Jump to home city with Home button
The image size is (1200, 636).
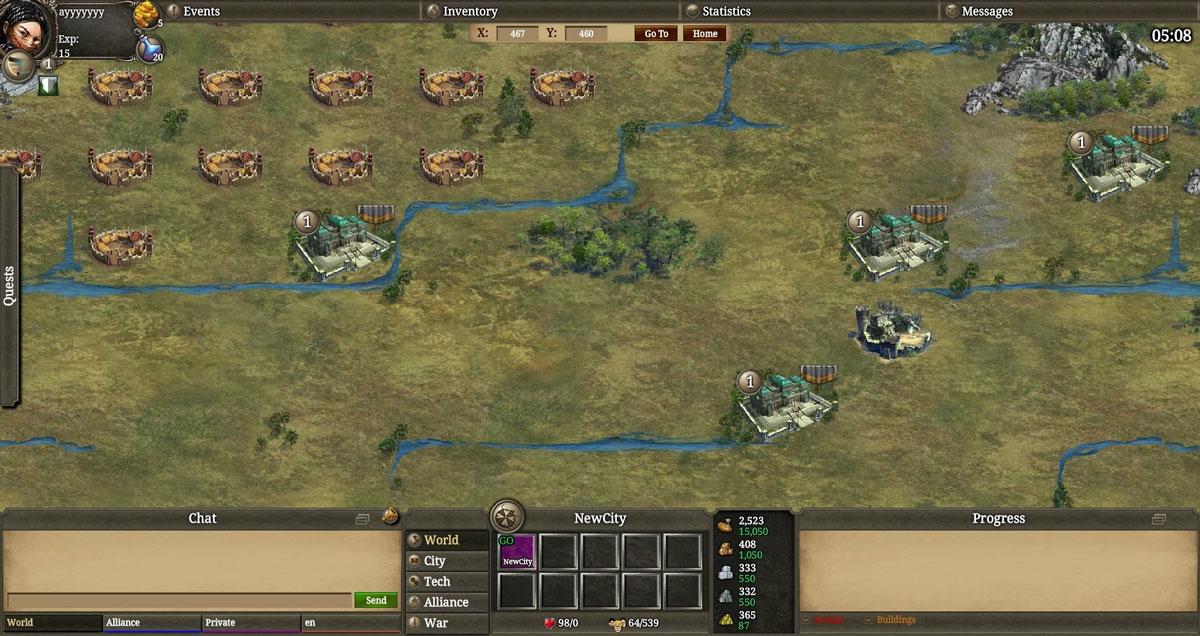click(705, 33)
